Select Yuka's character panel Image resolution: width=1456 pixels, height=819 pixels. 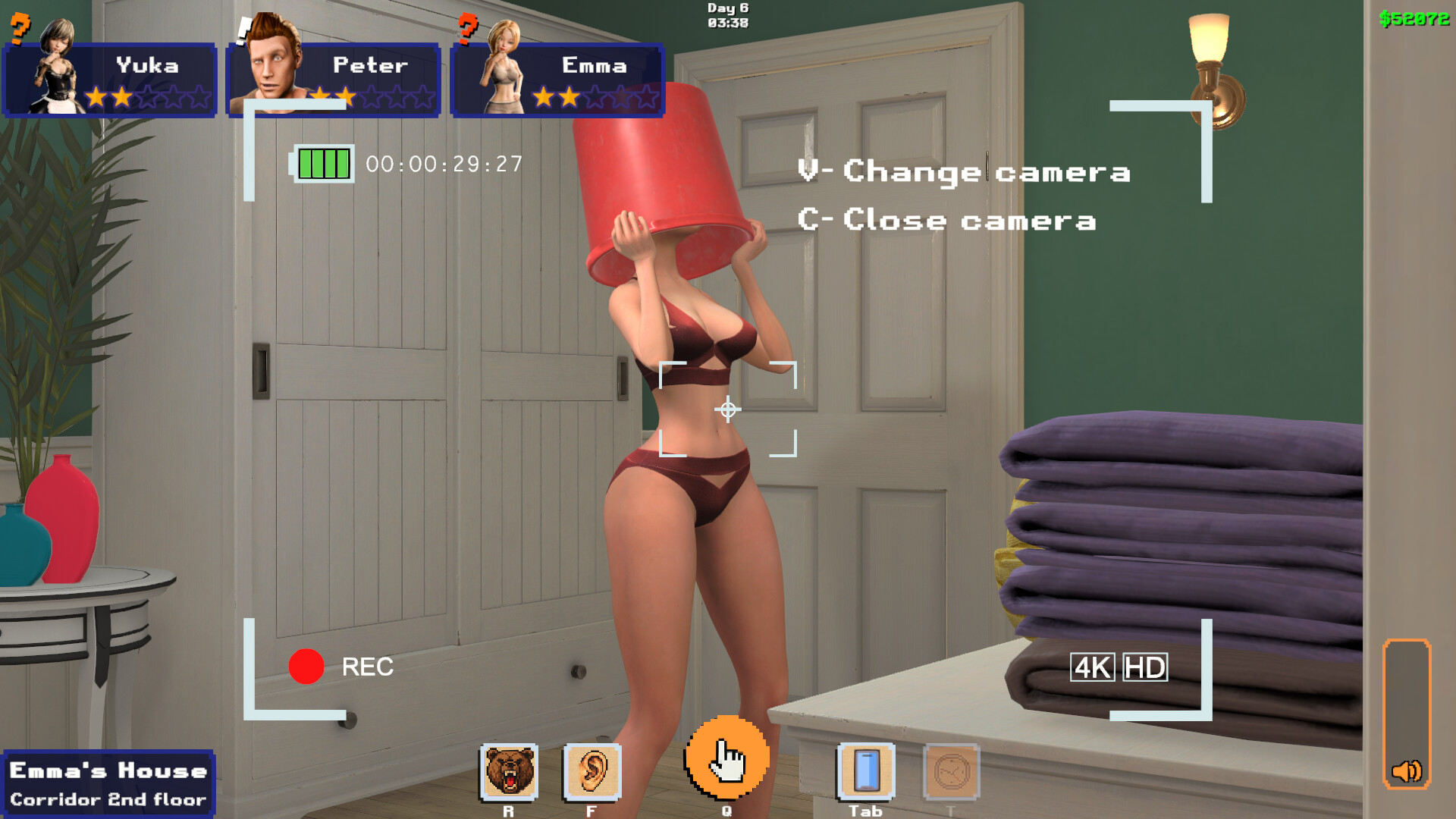pyautogui.click(x=110, y=80)
